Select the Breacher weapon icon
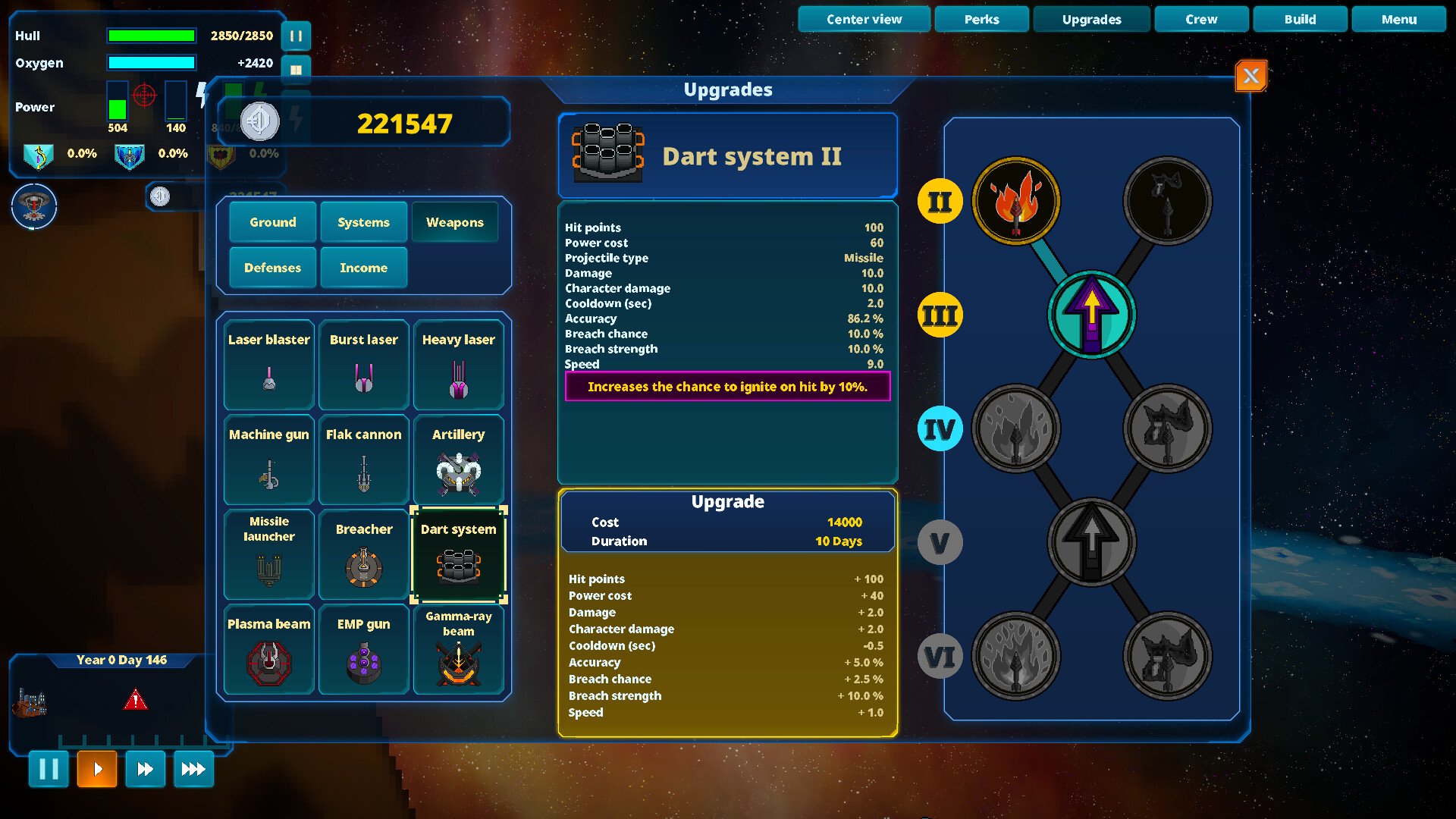Viewport: 1456px width, 819px height. [363, 554]
